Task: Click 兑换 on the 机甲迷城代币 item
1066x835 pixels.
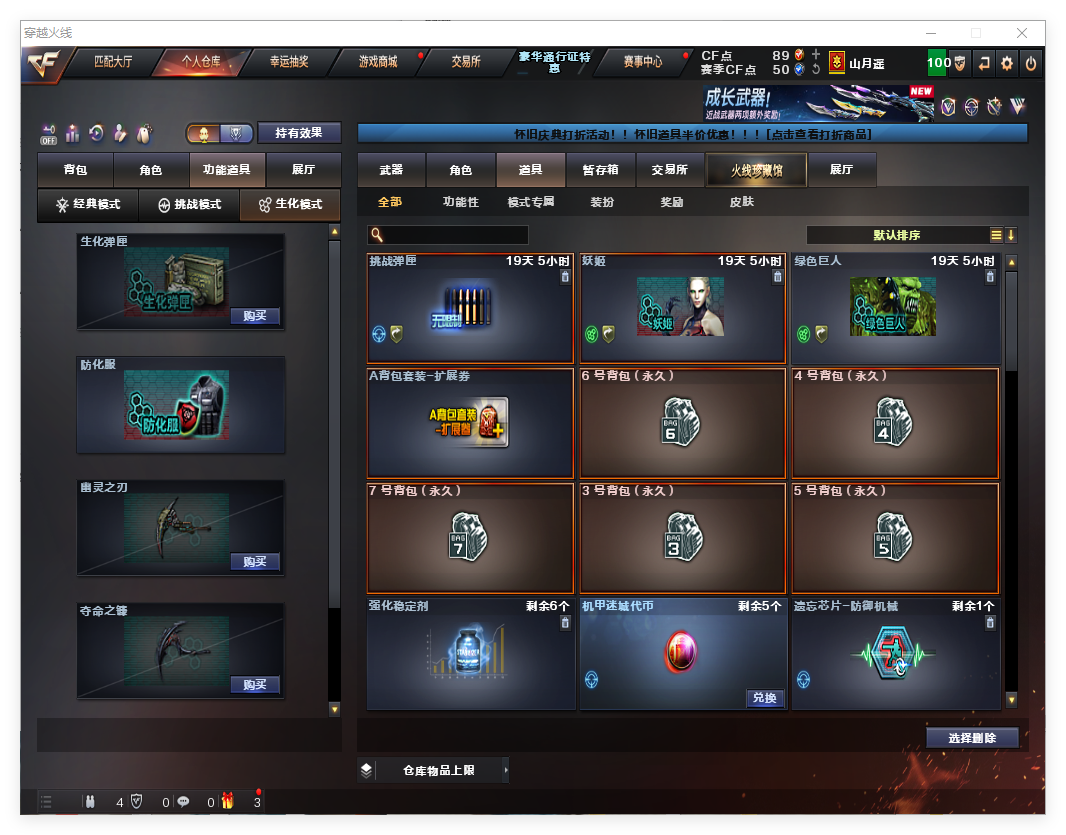Action: coord(764,698)
